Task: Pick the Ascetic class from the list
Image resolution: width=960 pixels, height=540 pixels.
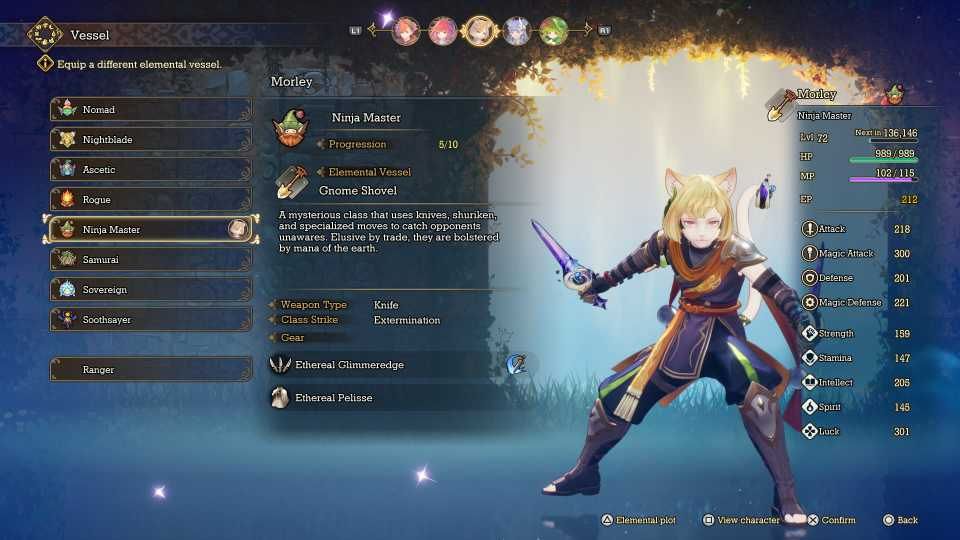Action: 150,170
